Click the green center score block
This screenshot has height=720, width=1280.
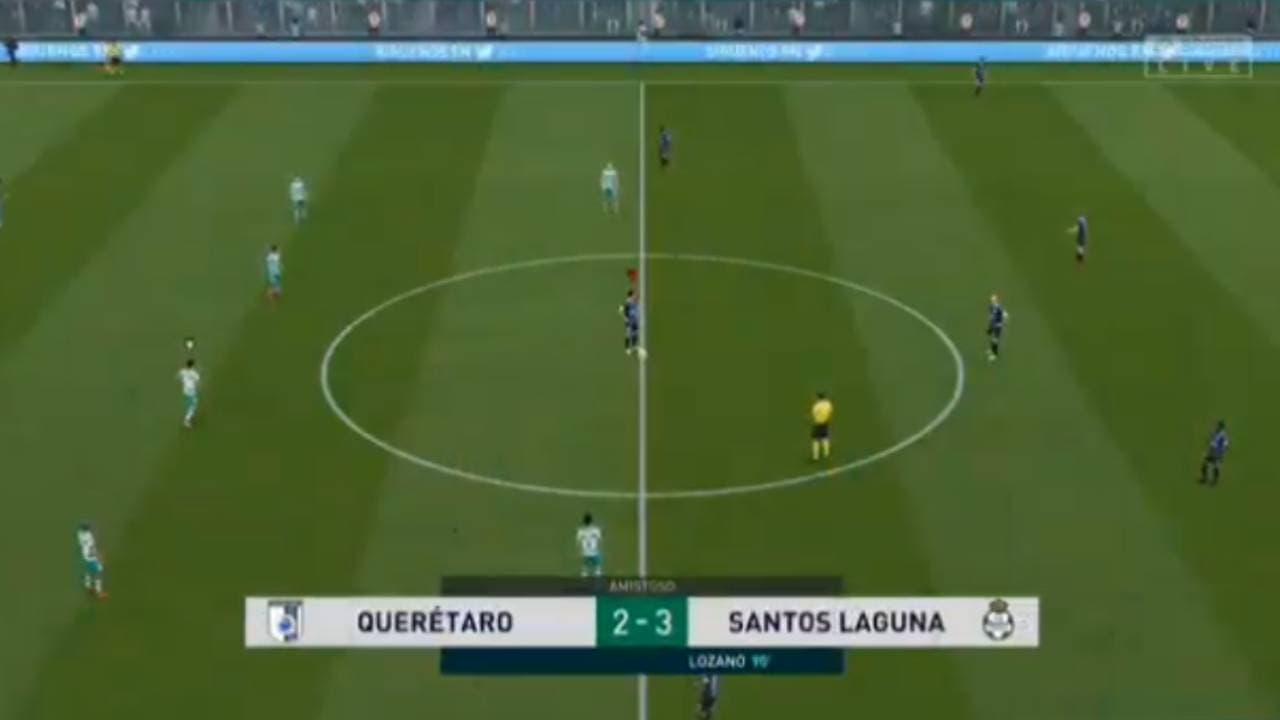coord(640,621)
